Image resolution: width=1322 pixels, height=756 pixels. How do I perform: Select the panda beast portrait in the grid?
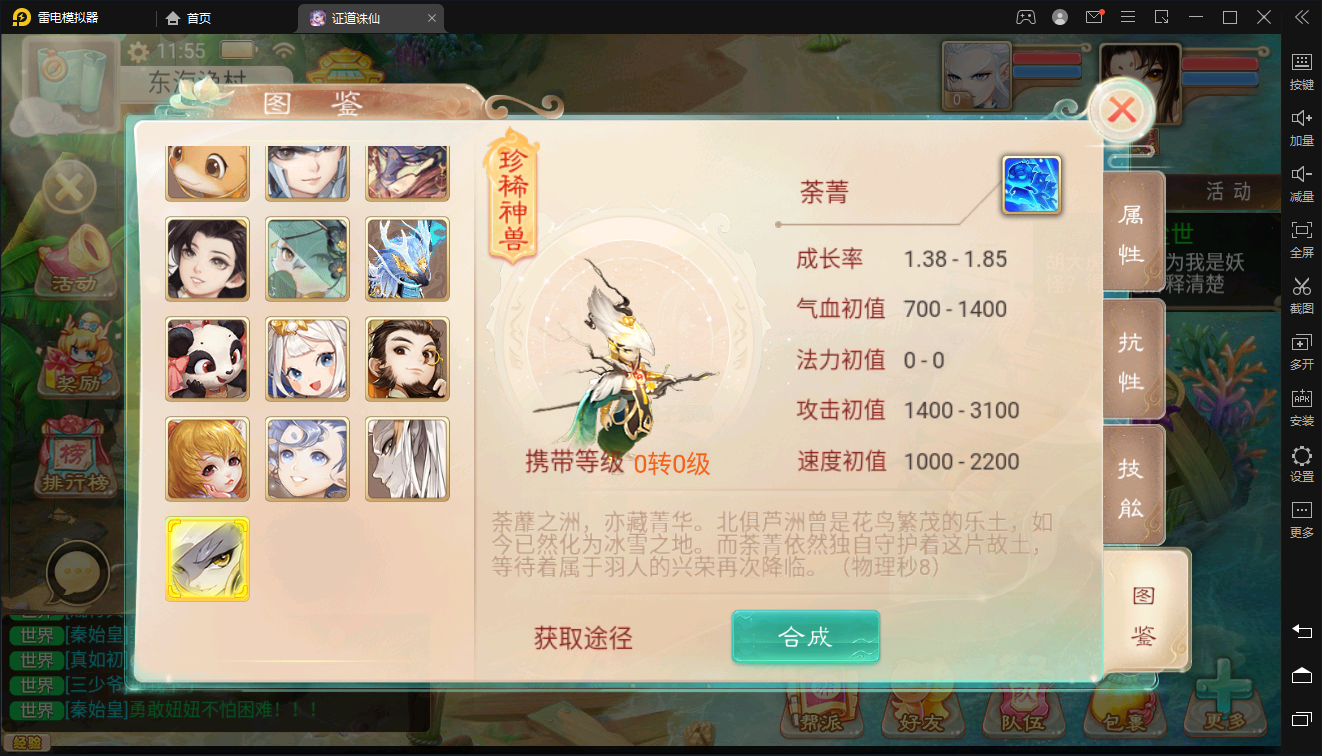point(207,358)
